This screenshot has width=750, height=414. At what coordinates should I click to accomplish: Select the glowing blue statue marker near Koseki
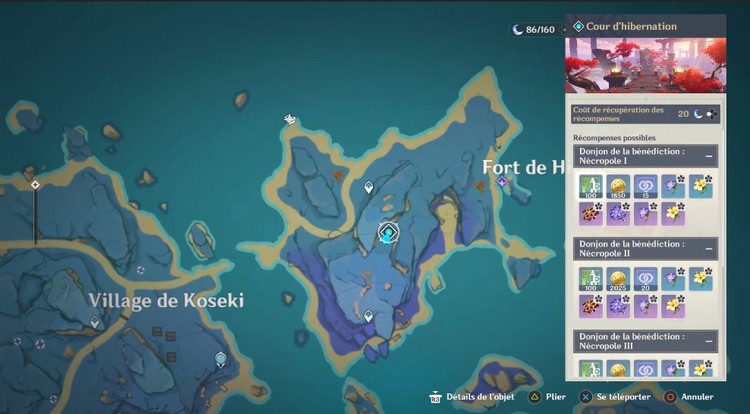pos(220,358)
